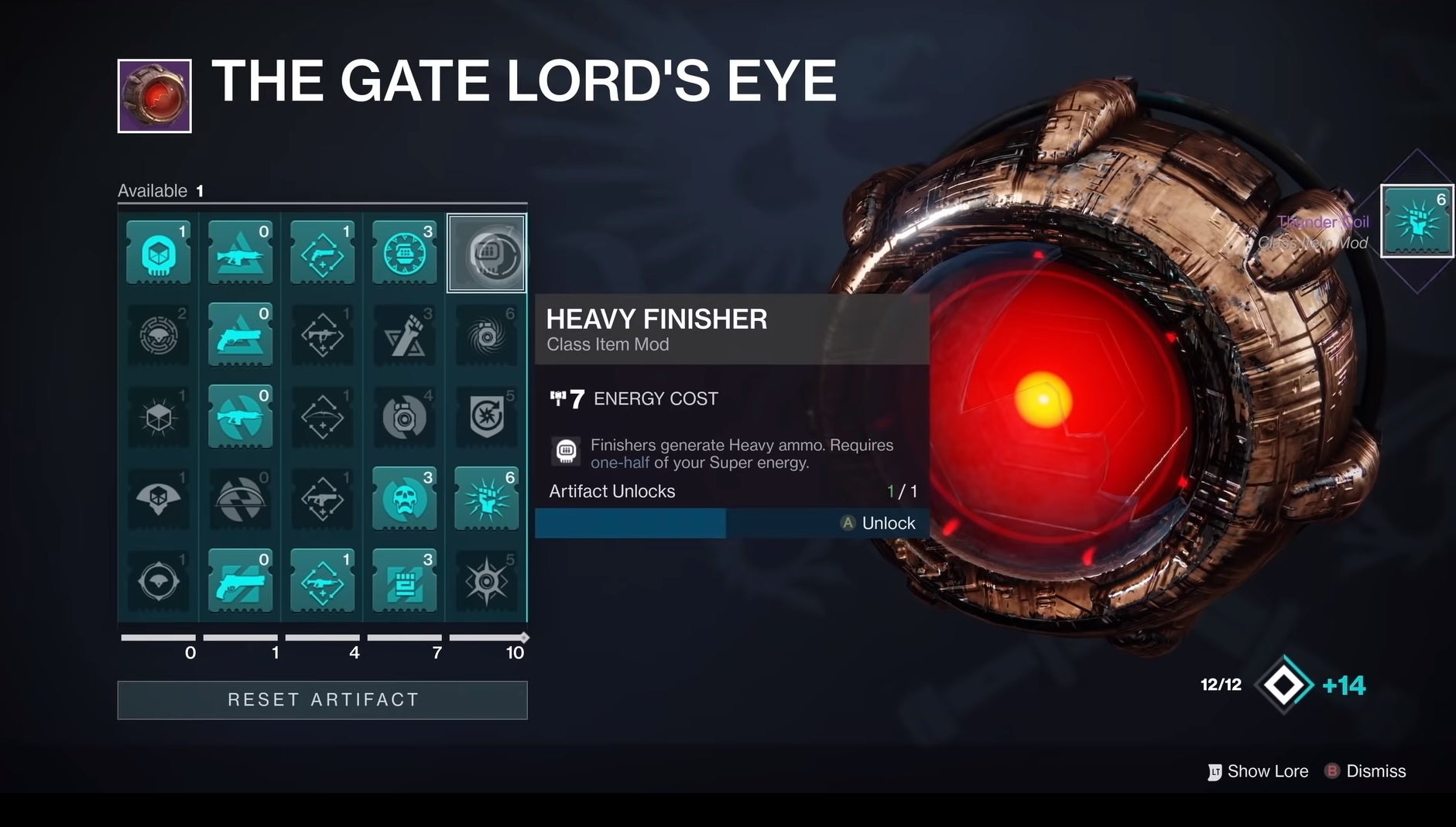This screenshot has width=1456, height=827.
Task: Select the submachine gun targeting mod
Action: click(x=323, y=335)
